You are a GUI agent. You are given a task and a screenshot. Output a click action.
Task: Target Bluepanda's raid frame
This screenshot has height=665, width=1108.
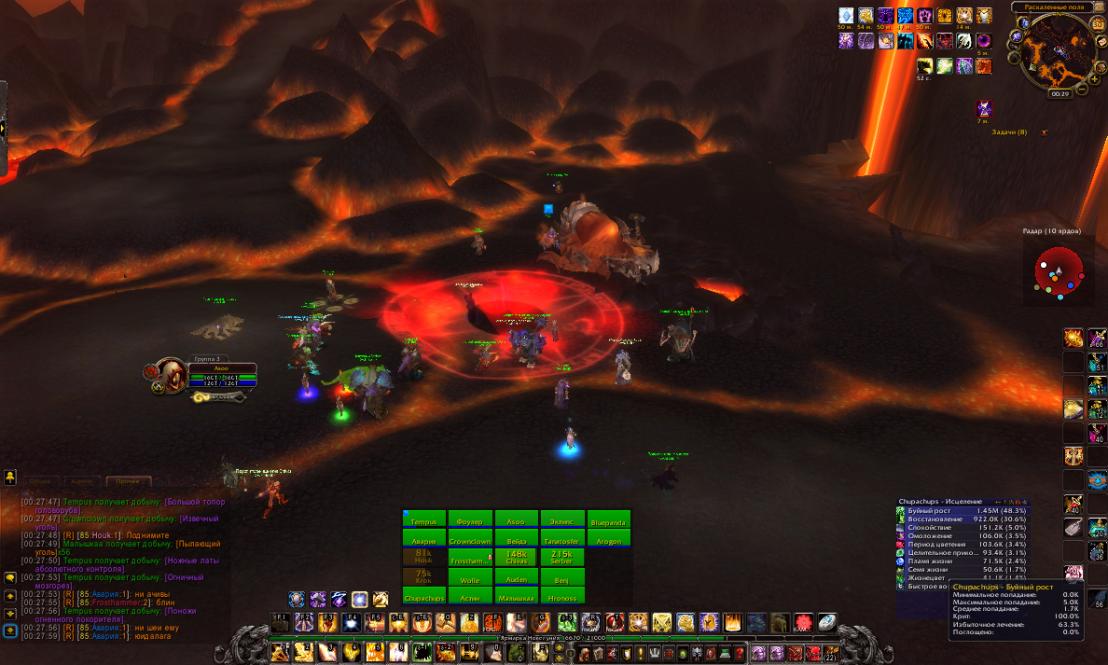coord(608,520)
